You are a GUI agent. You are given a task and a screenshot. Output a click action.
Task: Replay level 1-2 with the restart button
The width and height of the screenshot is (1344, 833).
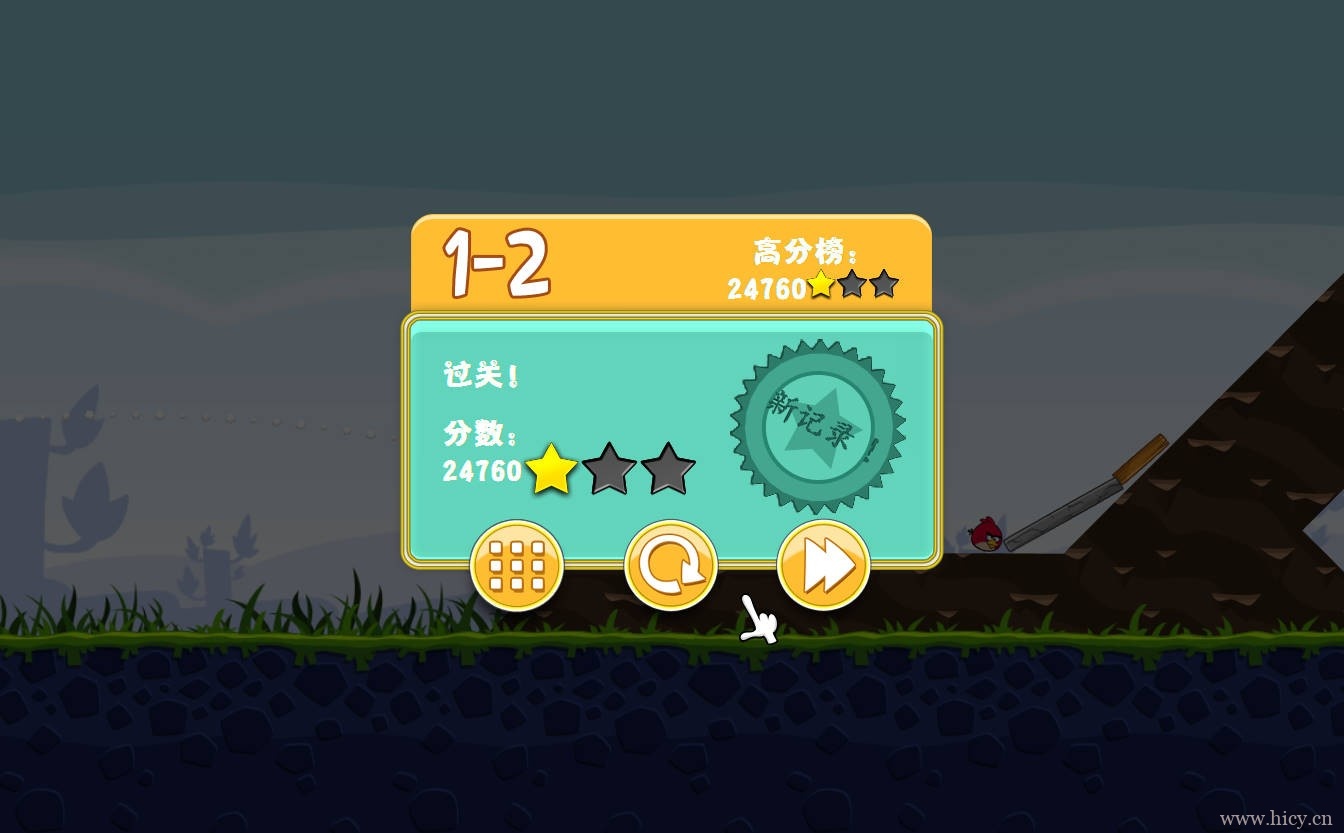(670, 566)
